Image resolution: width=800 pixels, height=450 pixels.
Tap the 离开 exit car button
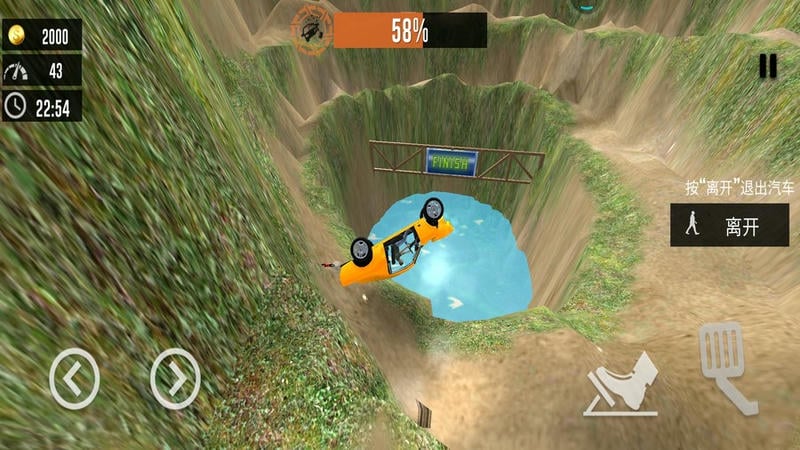tap(728, 225)
